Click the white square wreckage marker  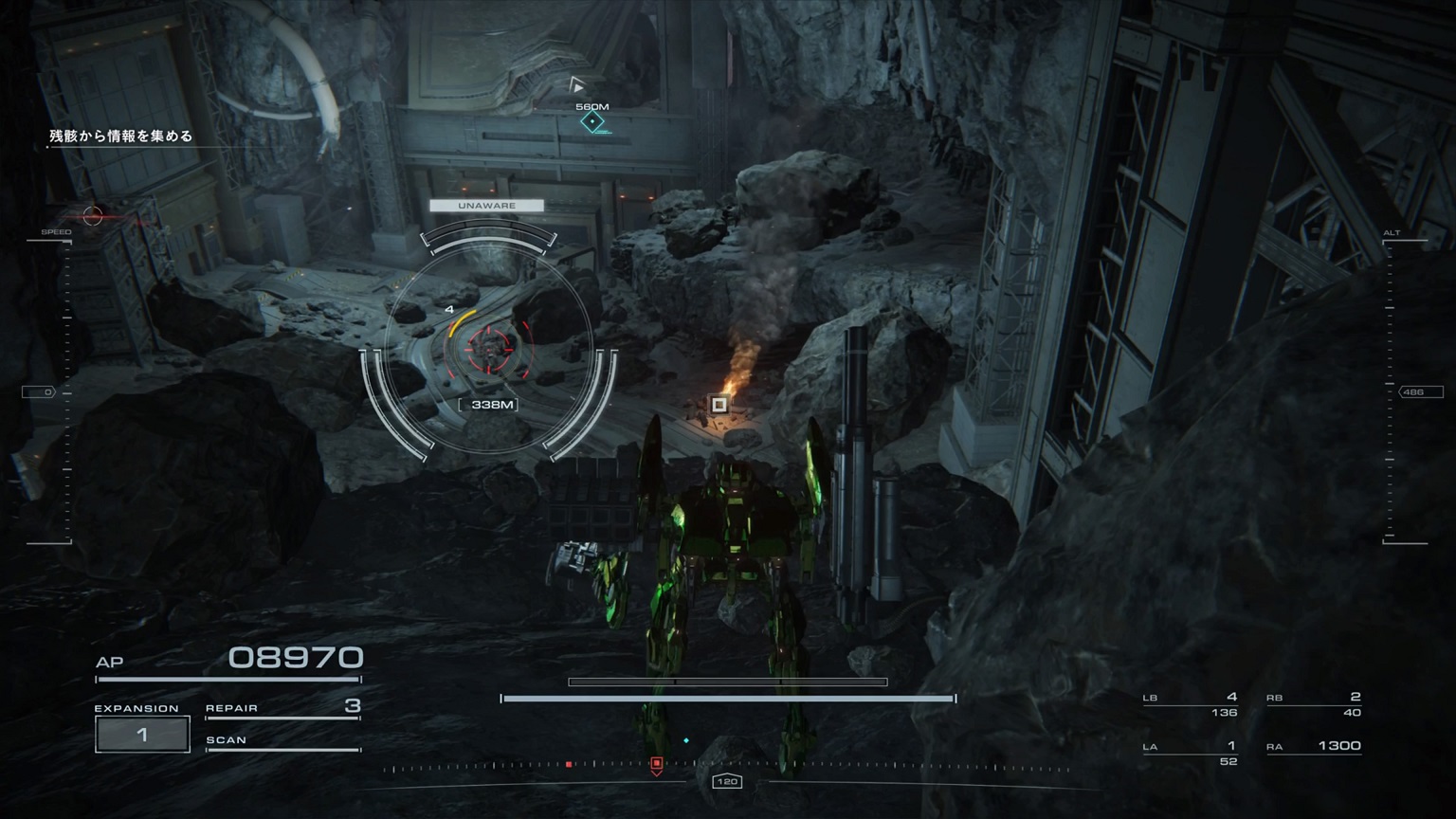(719, 405)
